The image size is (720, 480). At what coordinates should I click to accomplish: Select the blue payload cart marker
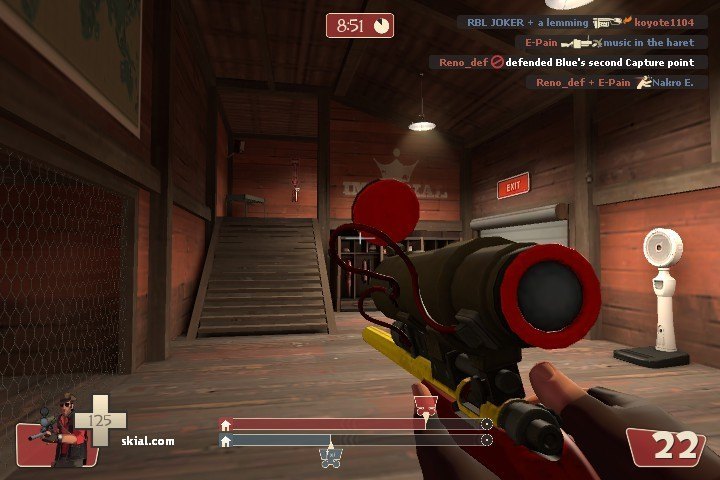click(331, 457)
